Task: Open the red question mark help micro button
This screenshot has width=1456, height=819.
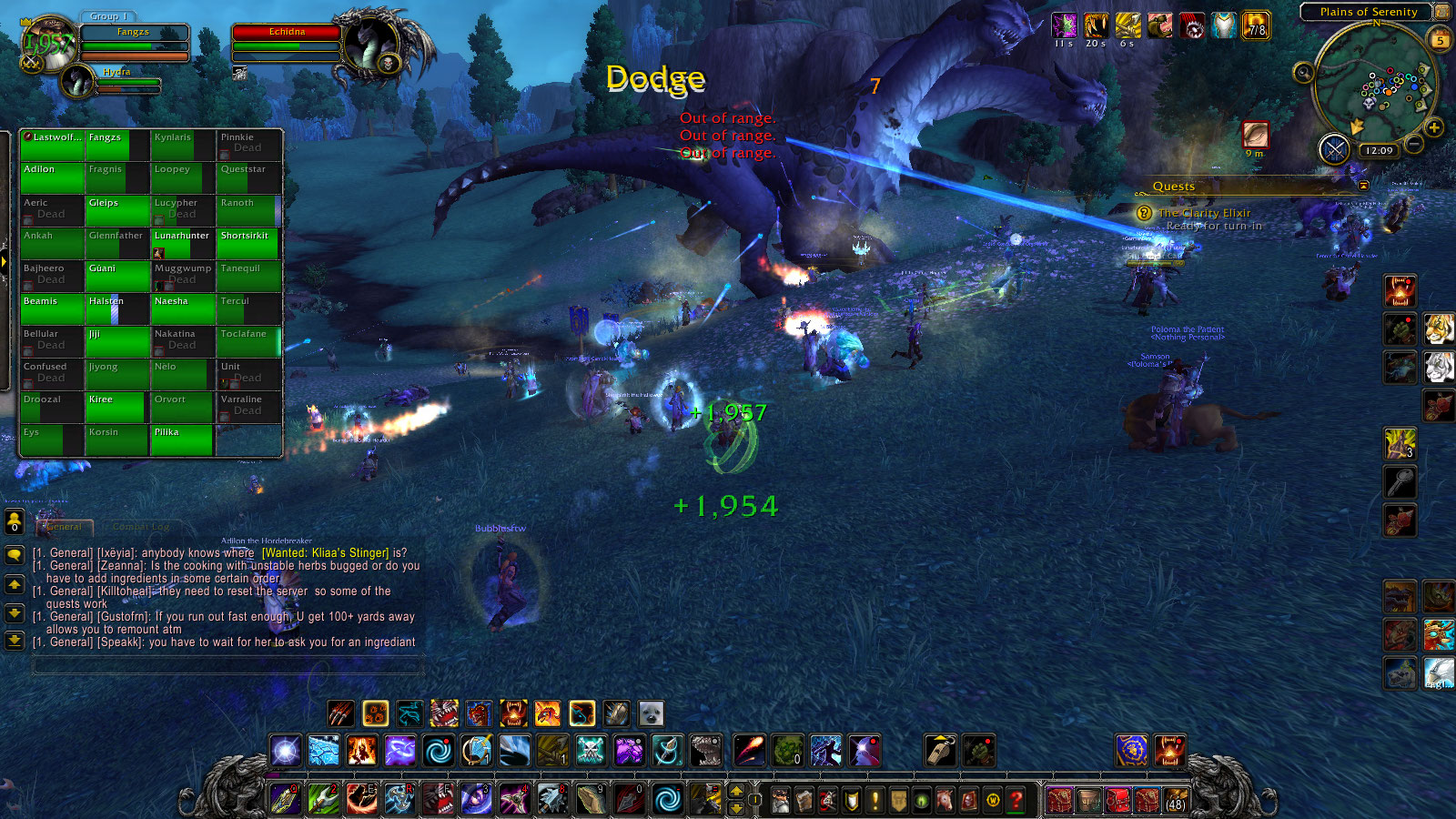Action: pos(1016,800)
